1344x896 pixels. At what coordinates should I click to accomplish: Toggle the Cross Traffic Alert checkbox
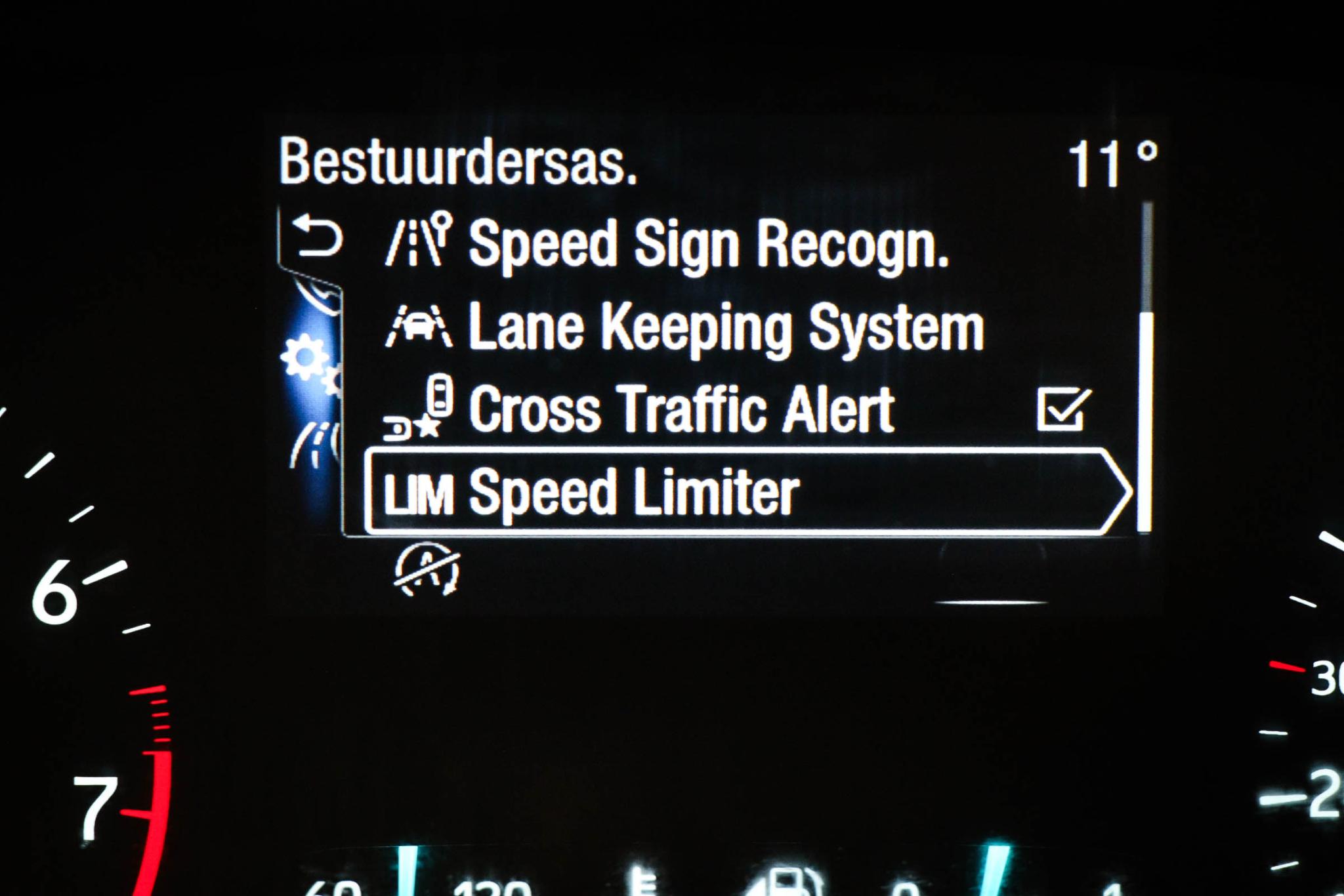(1063, 409)
